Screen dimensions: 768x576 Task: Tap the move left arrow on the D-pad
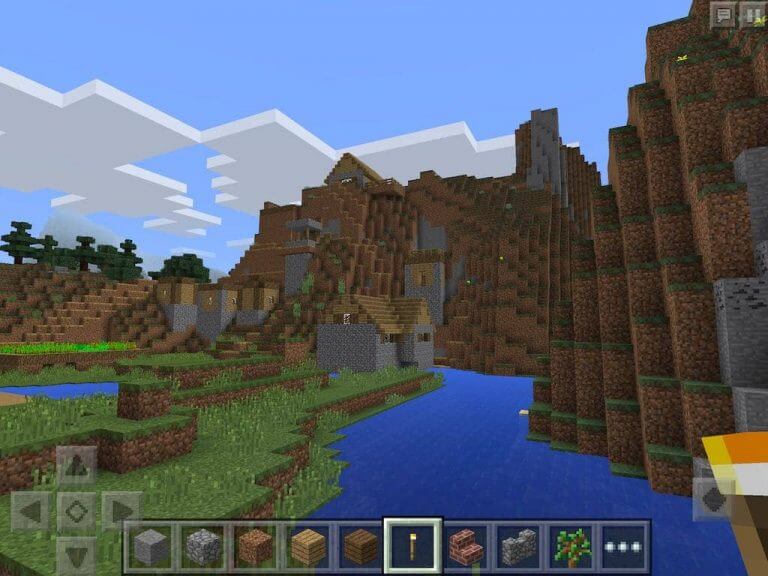(30, 511)
